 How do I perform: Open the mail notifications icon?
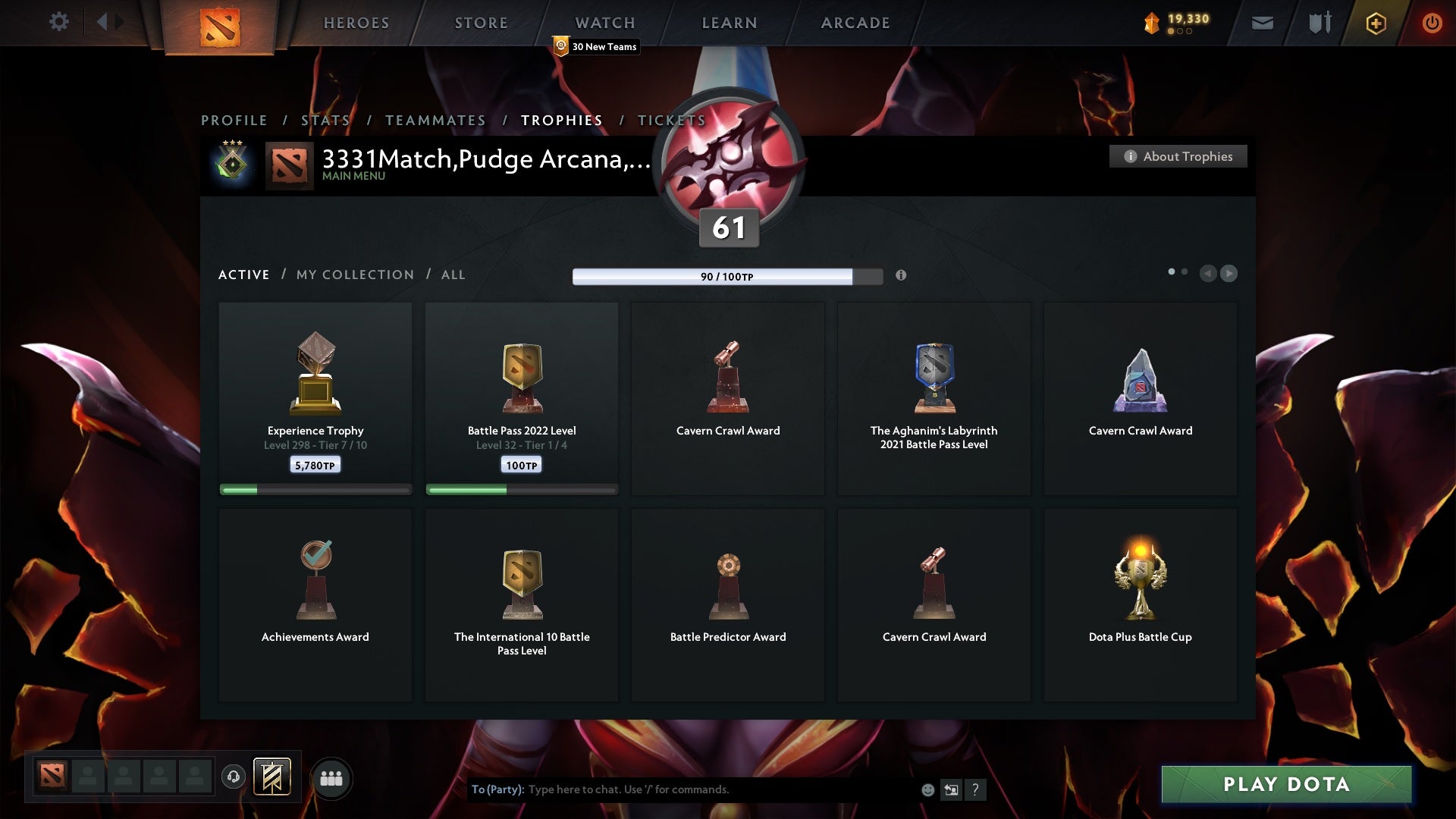click(x=1263, y=23)
